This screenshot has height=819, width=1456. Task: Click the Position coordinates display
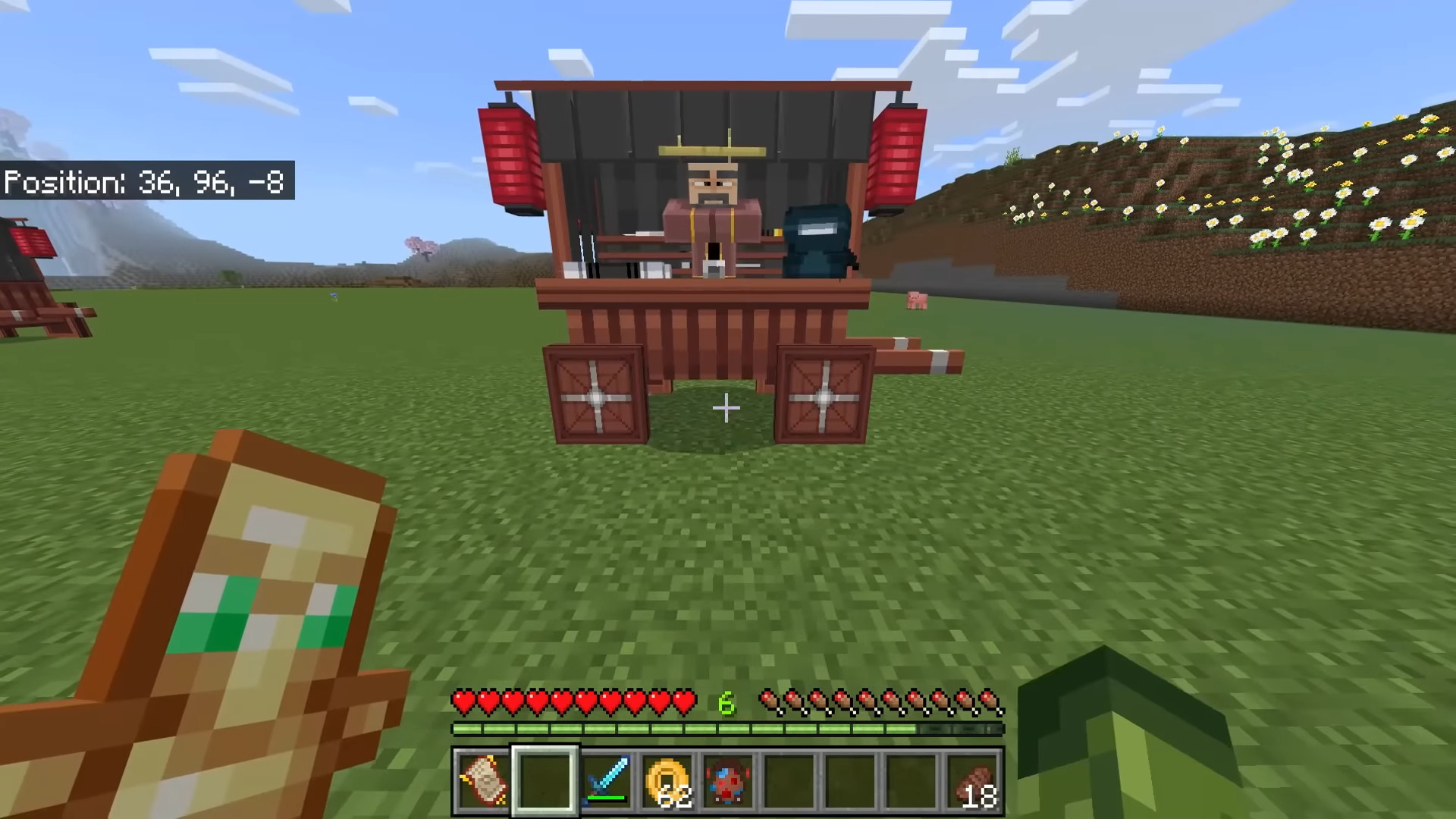click(144, 182)
